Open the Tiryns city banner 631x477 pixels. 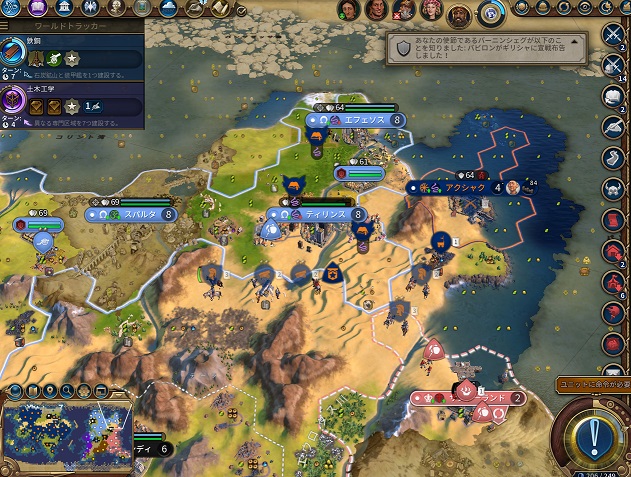(x=324, y=214)
